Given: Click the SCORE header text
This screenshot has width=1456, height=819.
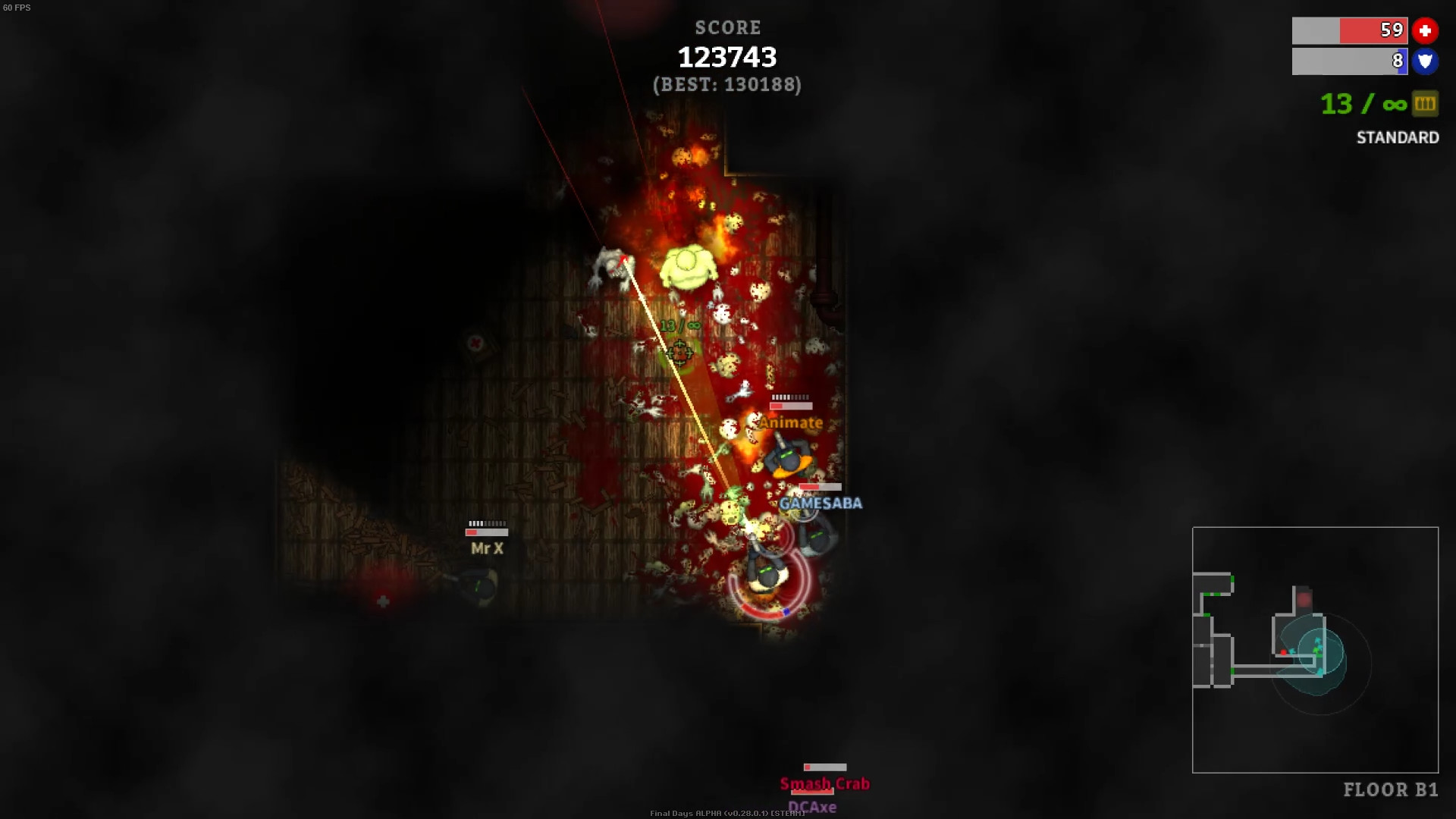Looking at the screenshot, I should [727, 27].
